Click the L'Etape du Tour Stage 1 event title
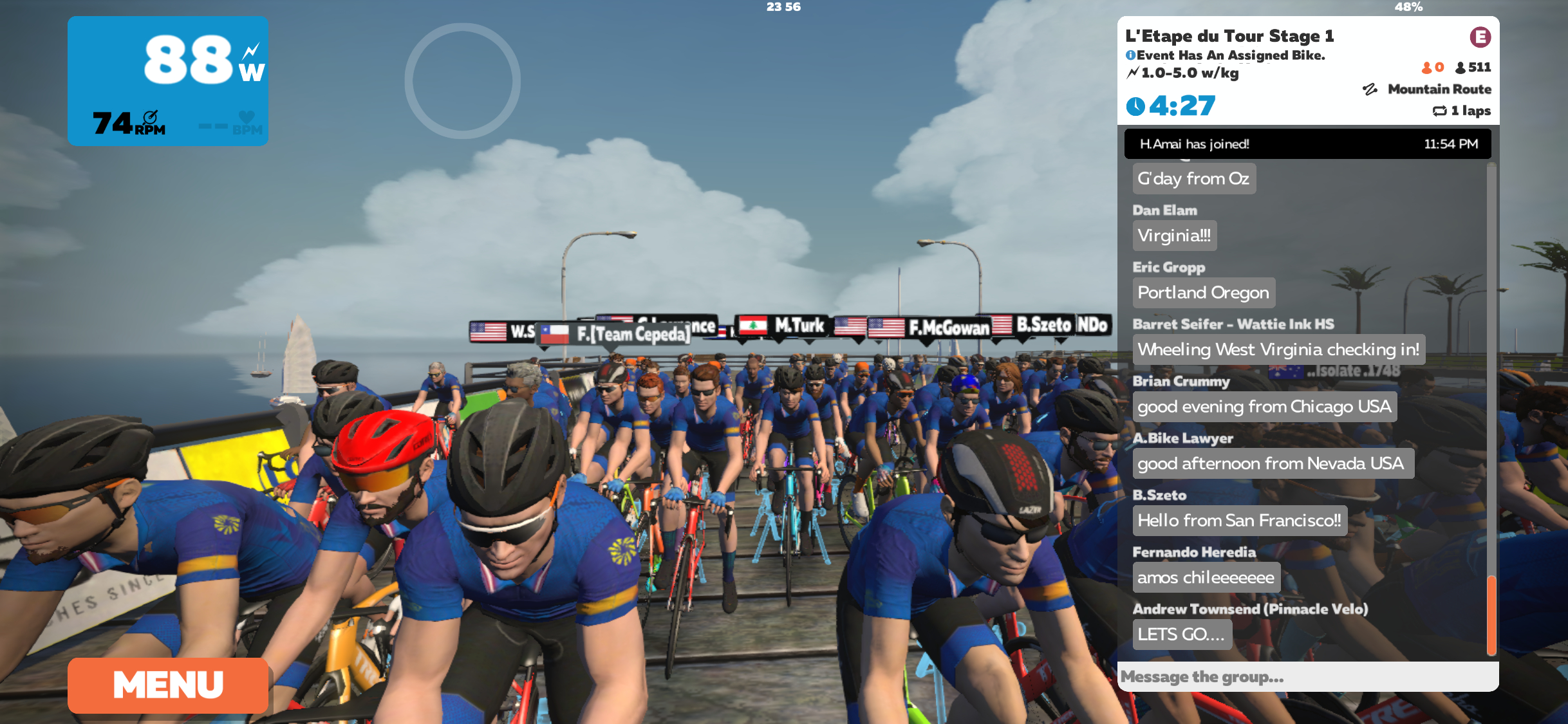 point(1229,36)
